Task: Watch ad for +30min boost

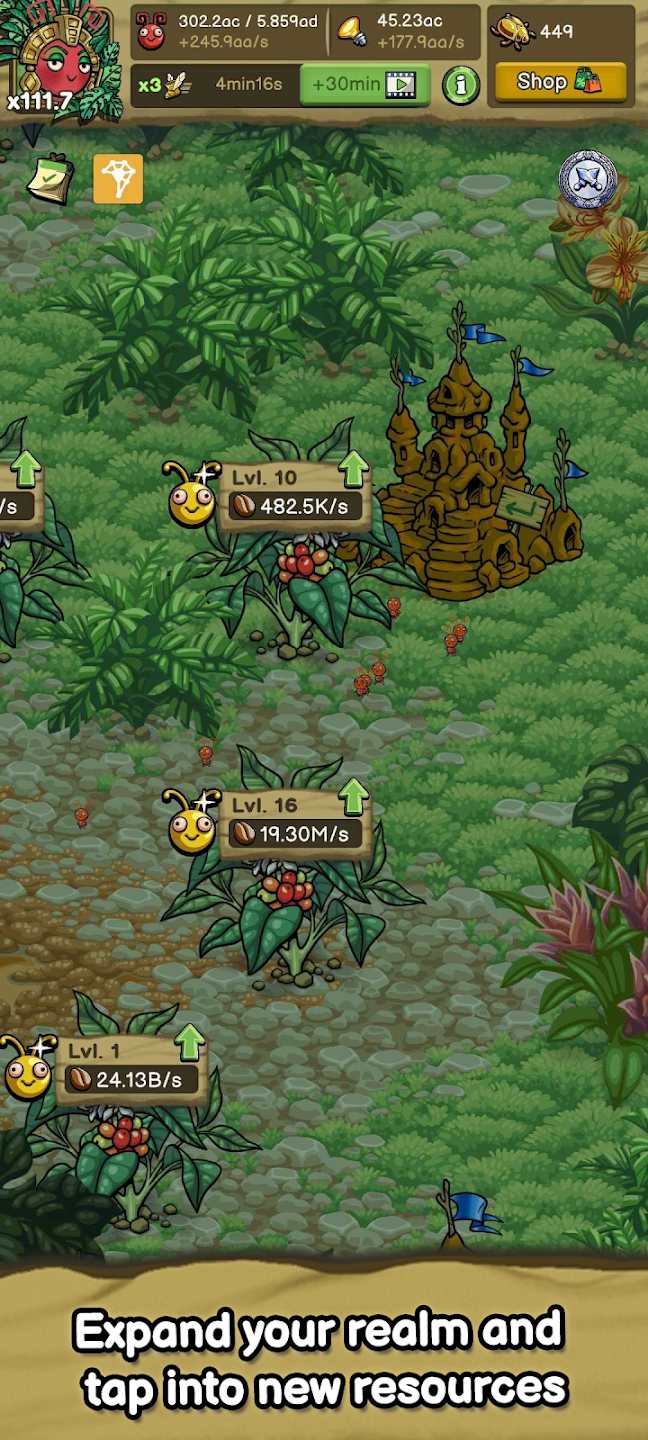Action: (364, 85)
